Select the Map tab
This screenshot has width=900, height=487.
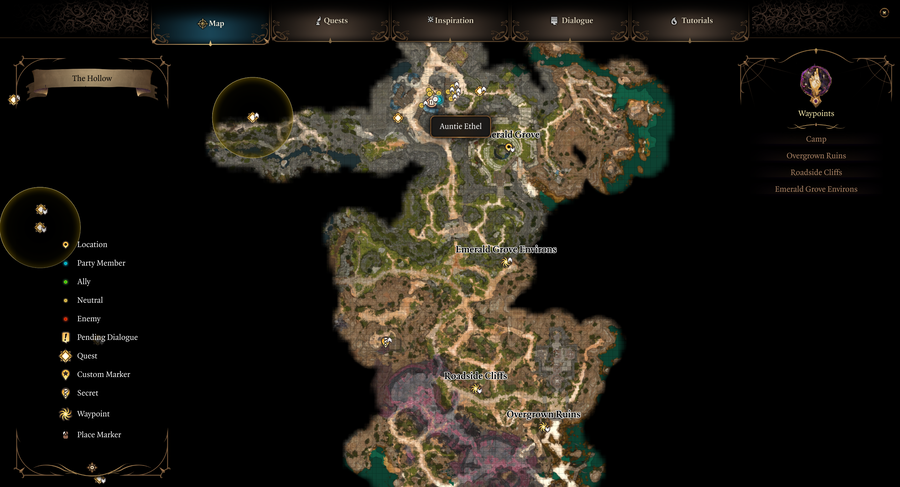pos(211,22)
